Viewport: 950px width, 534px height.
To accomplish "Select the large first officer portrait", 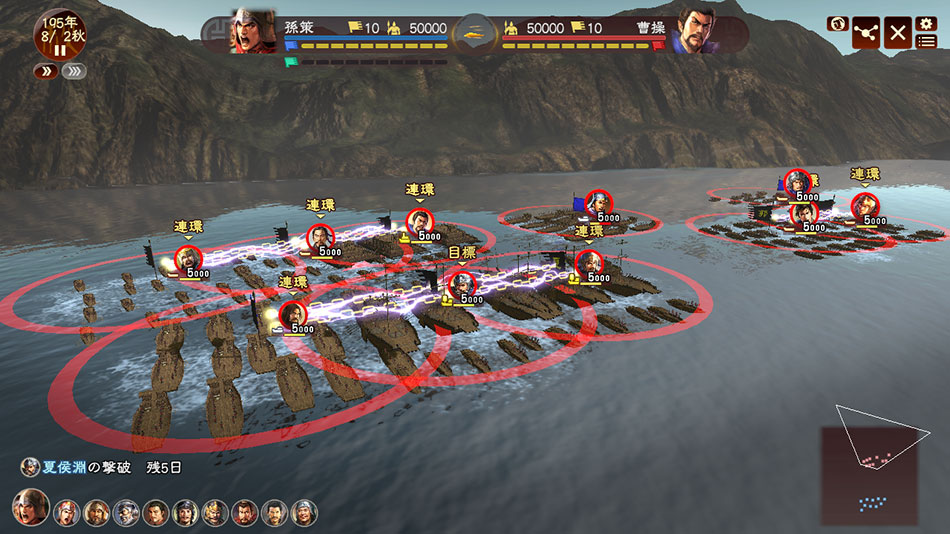I will [30, 508].
